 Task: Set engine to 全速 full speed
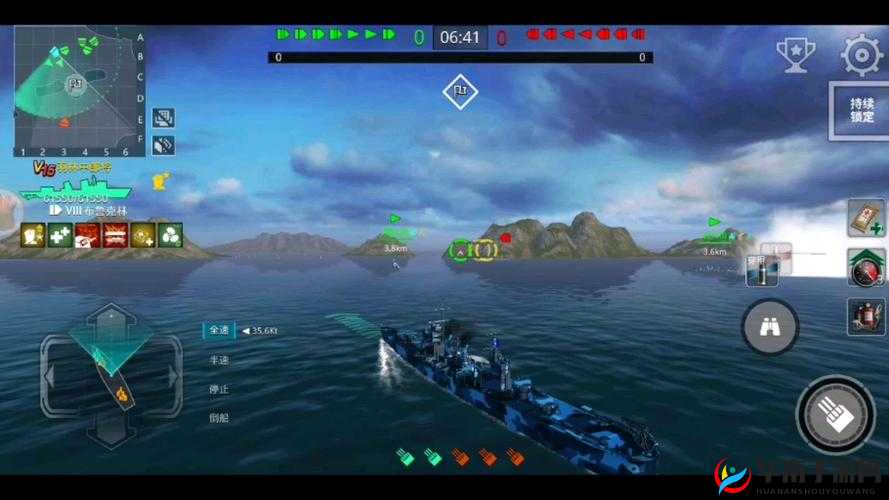tap(218, 330)
